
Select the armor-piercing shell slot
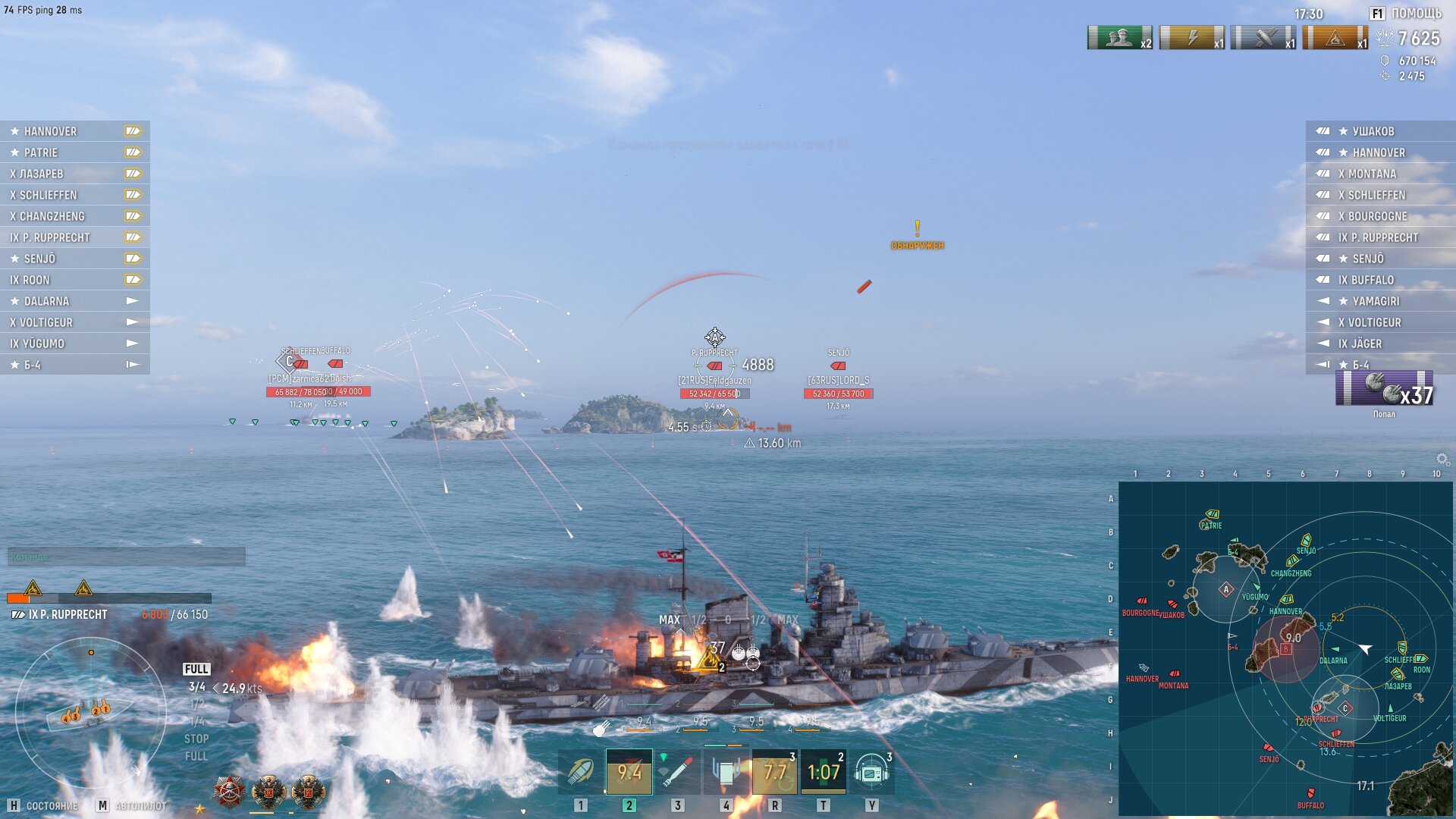click(x=629, y=772)
